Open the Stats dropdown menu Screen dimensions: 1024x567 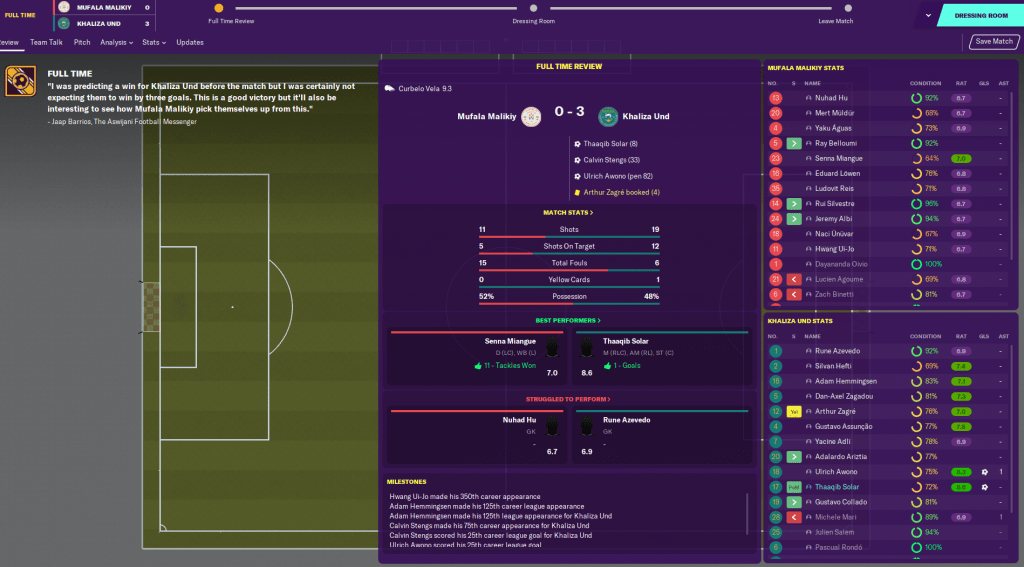[x=154, y=43]
